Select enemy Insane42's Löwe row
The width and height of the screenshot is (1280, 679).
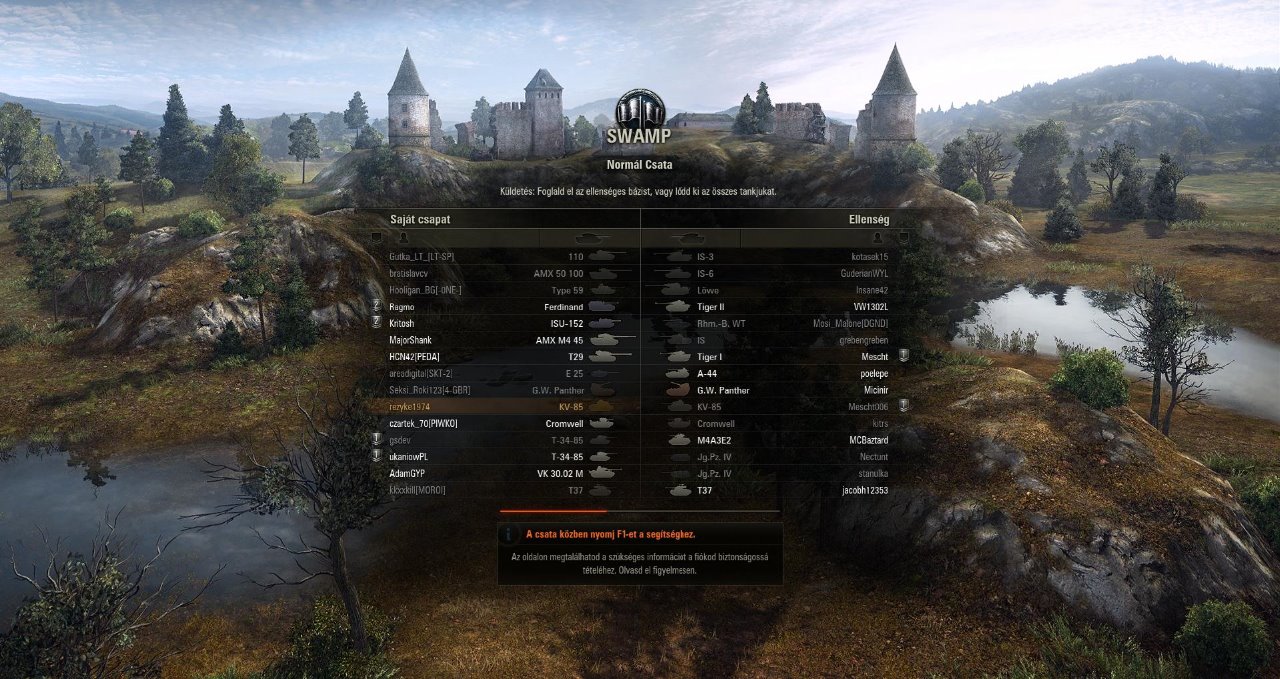780,290
